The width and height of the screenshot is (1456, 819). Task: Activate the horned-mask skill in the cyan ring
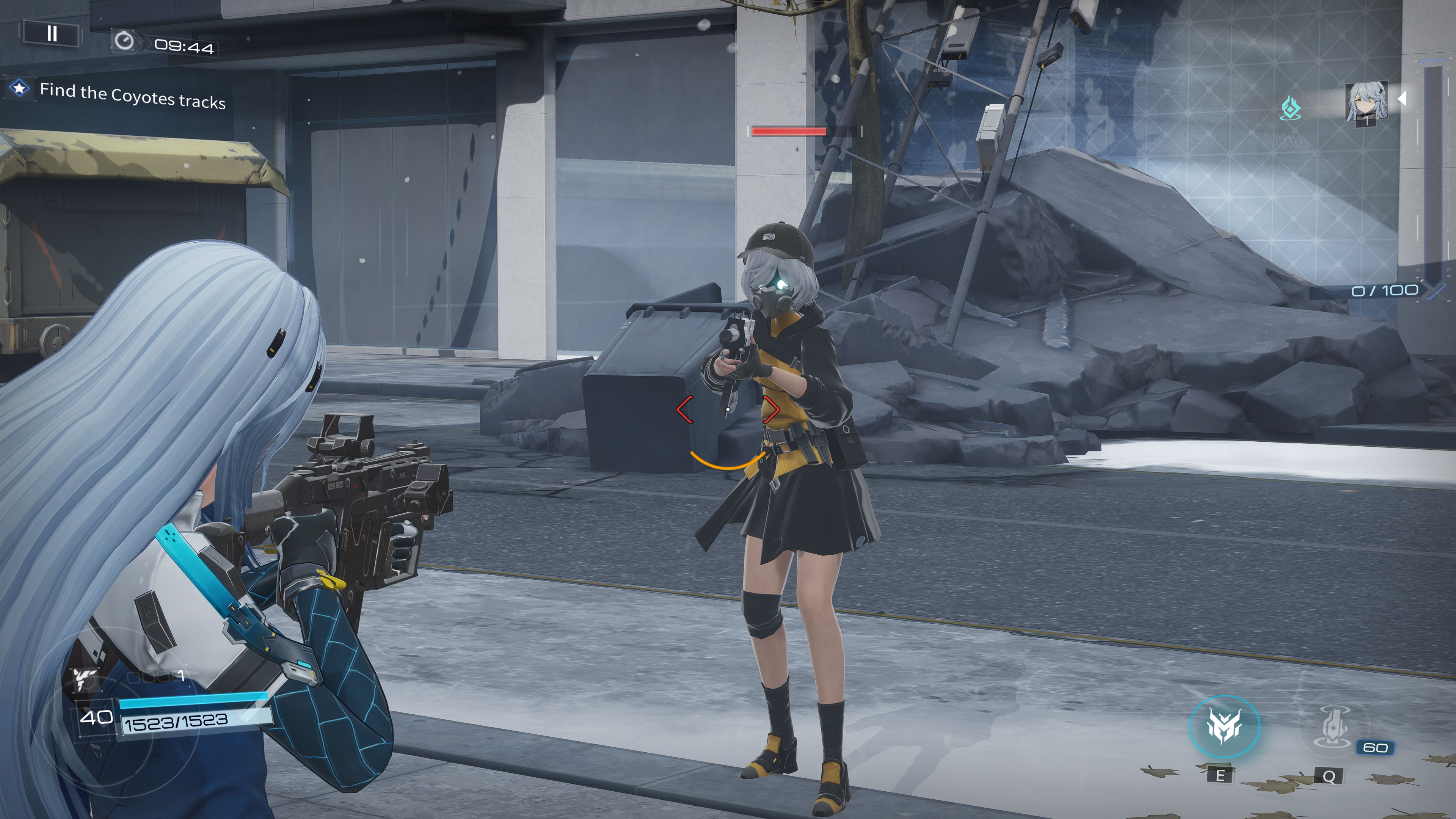[1224, 726]
